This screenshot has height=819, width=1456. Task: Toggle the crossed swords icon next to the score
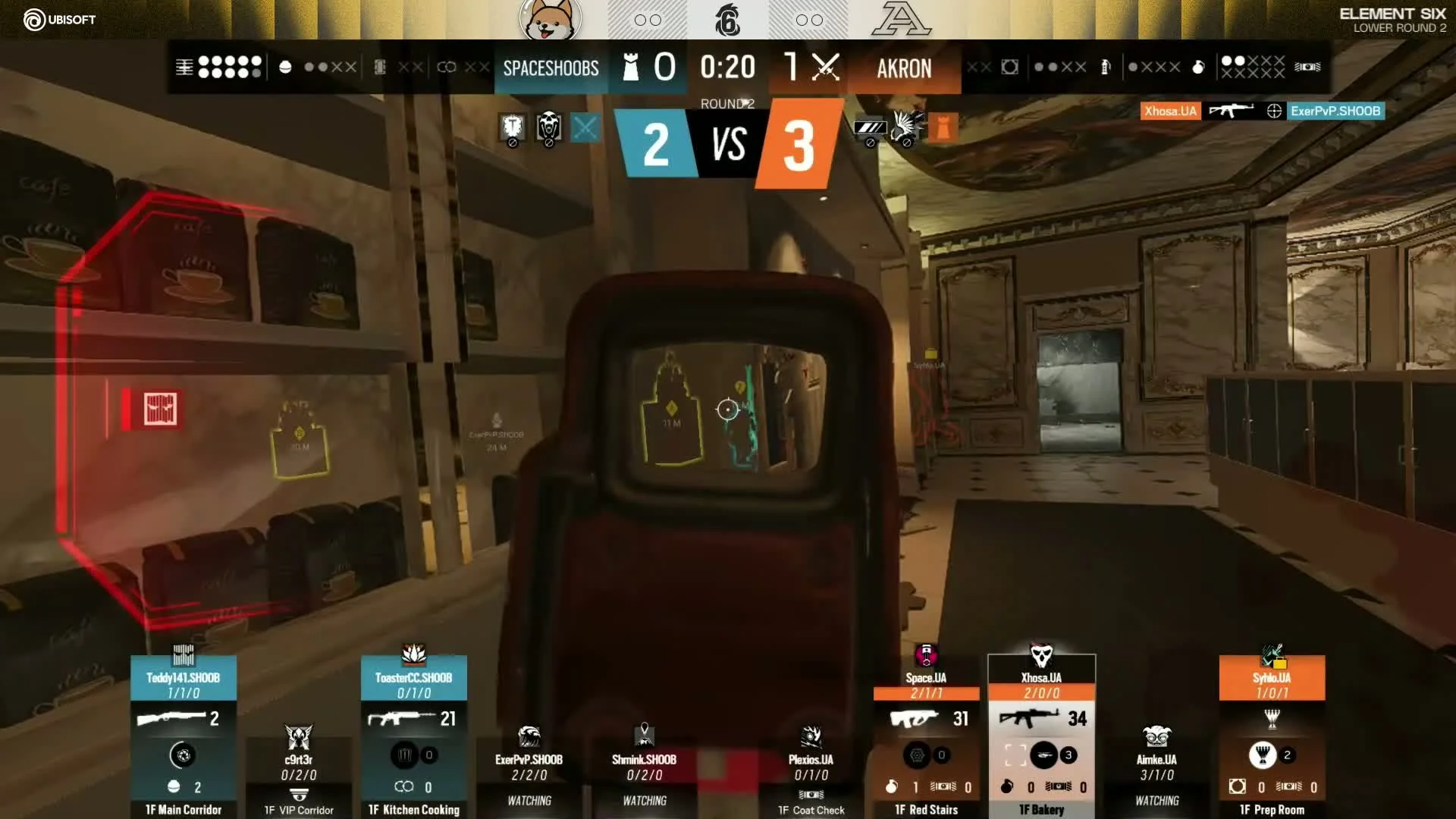(826, 67)
